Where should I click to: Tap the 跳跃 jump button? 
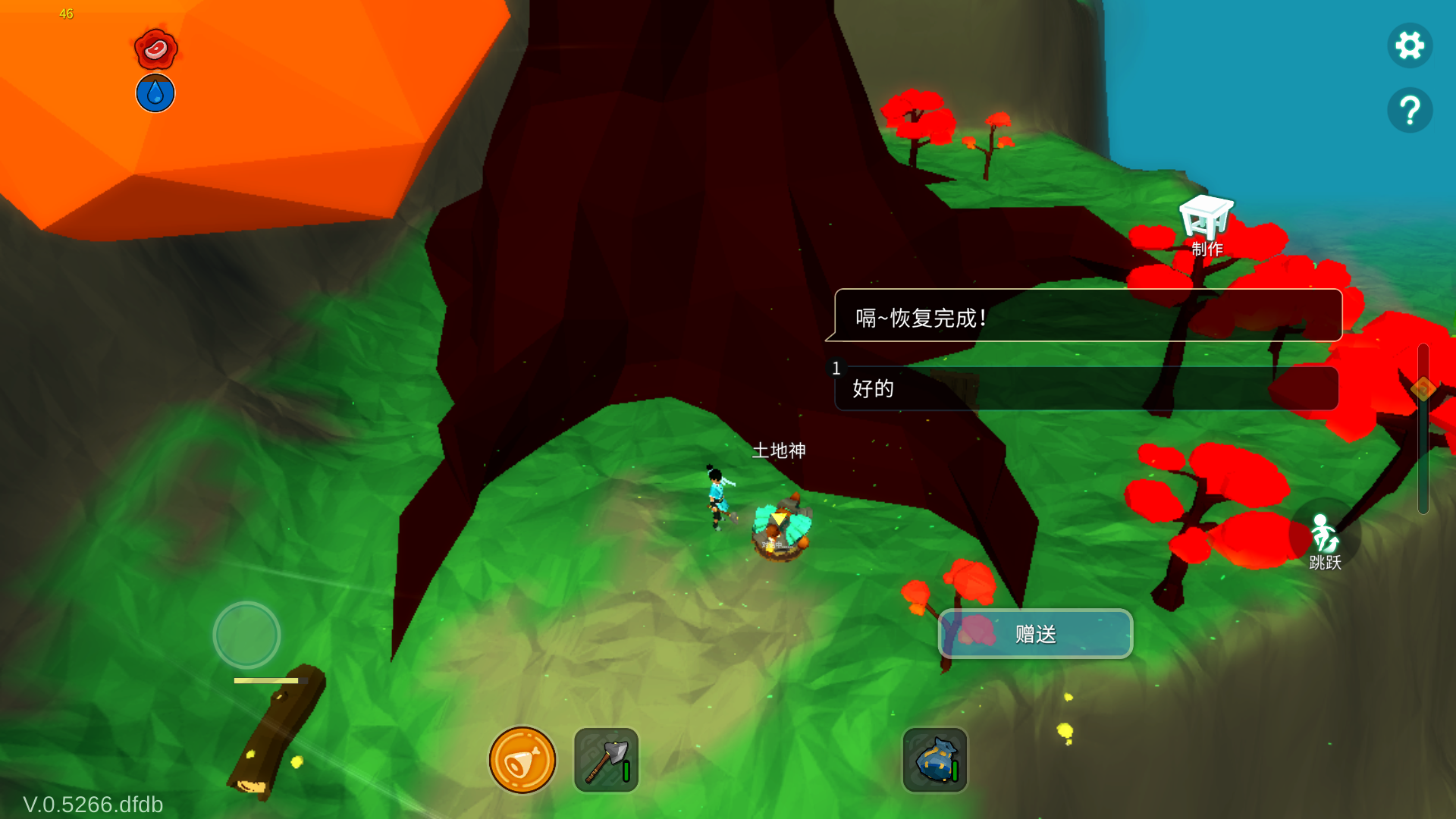coord(1325,540)
